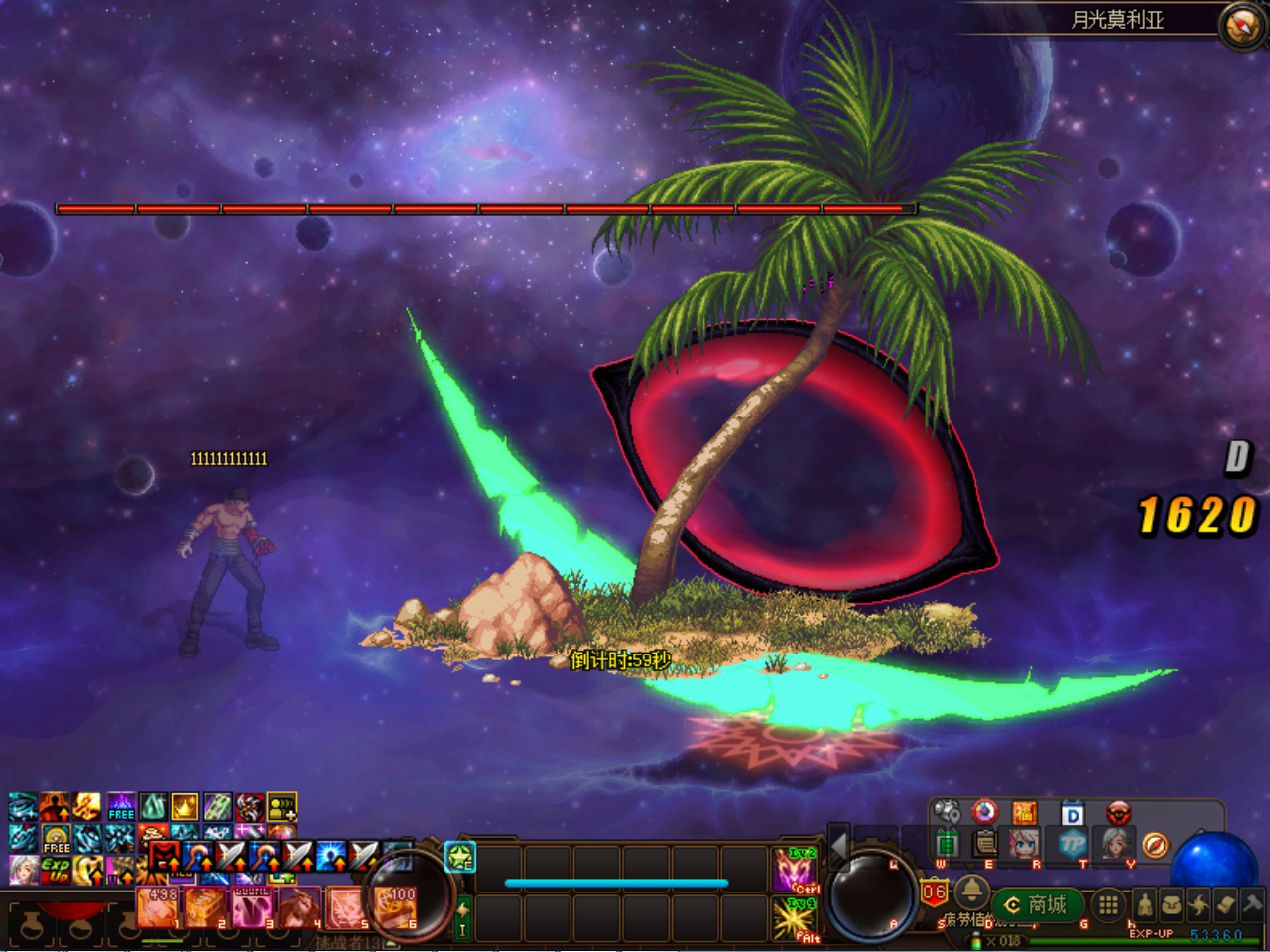Click the golden bell notification button
Viewport: 1270px width, 952px height.
point(971,891)
